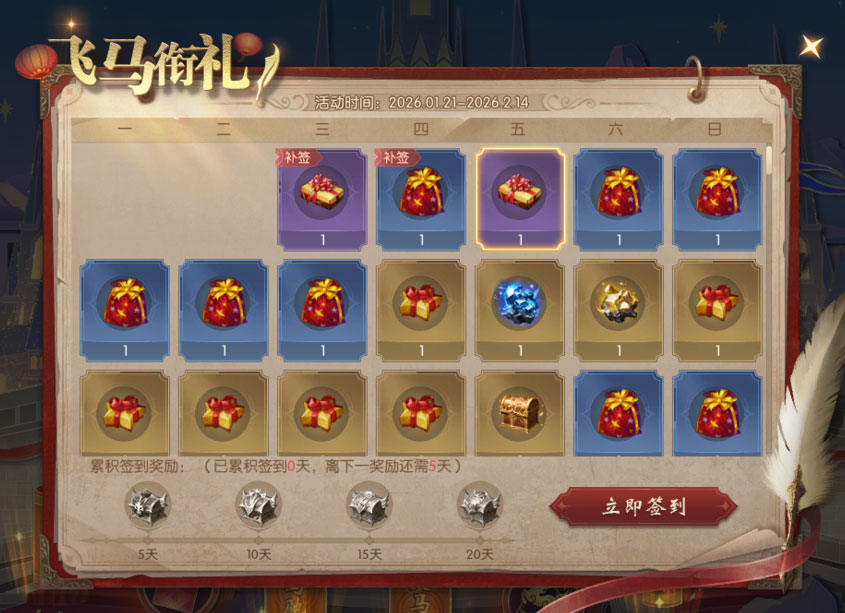Image resolution: width=845 pixels, height=613 pixels.
Task: Claim the 5天 cumulative reward chest
Action: (x=148, y=504)
